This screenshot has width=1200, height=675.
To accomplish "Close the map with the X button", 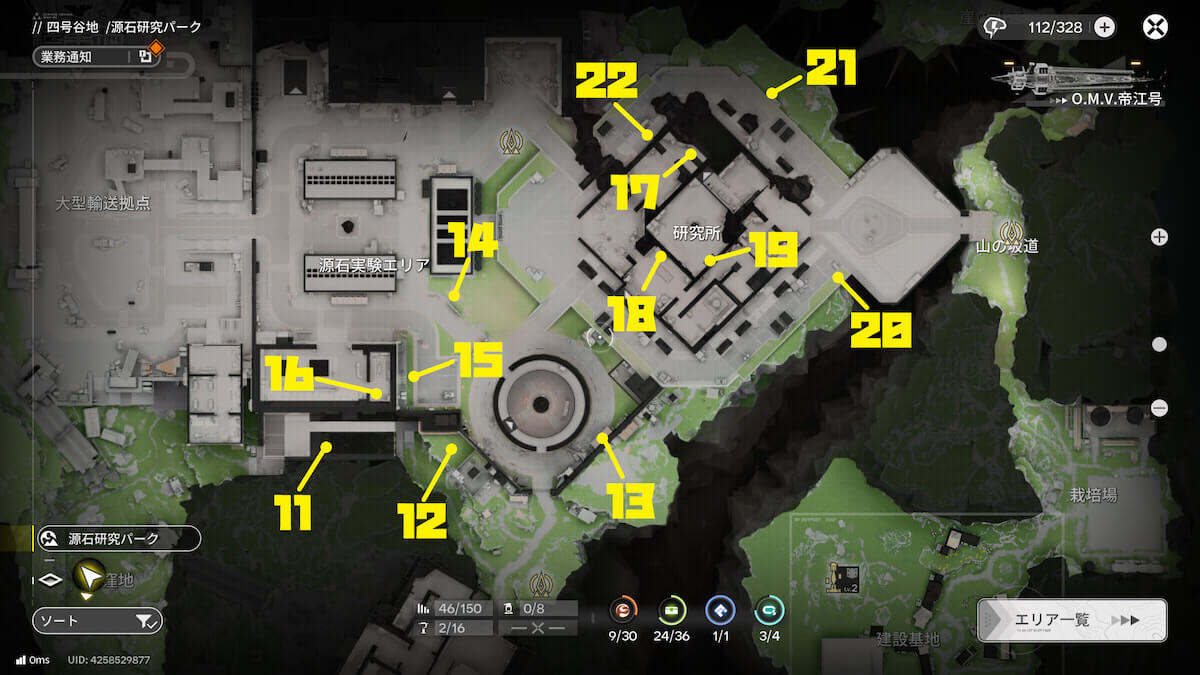I will point(1155,27).
